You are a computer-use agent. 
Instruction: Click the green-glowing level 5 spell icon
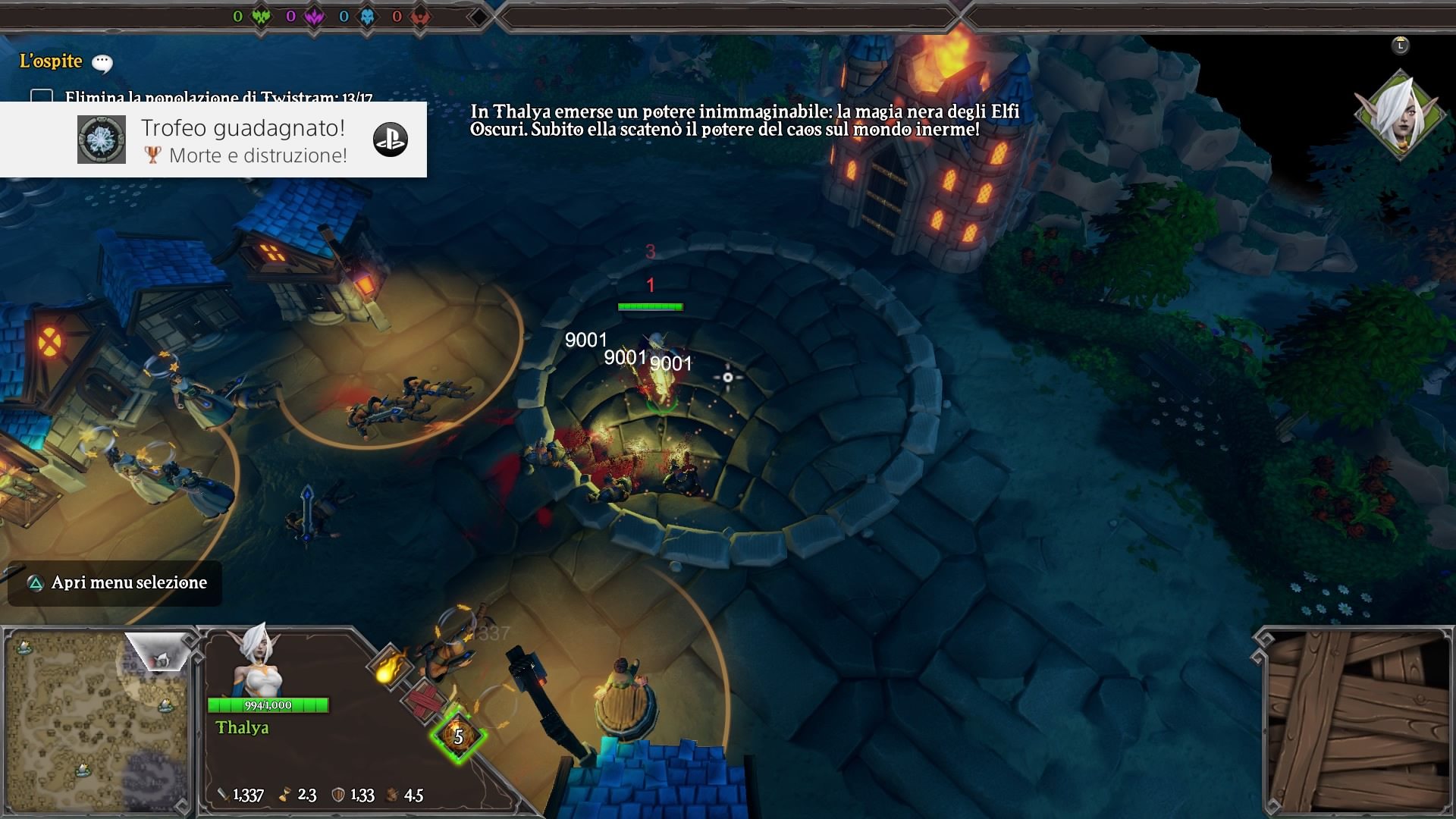click(x=458, y=735)
